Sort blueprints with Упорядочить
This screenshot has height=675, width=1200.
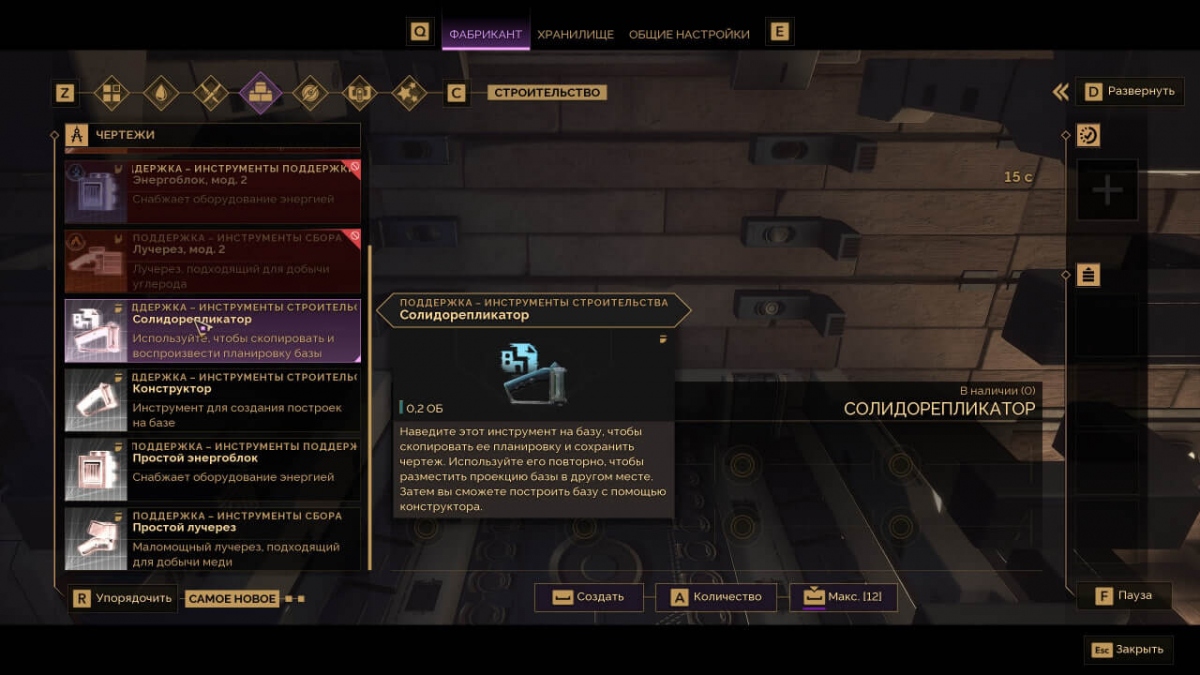click(124, 599)
